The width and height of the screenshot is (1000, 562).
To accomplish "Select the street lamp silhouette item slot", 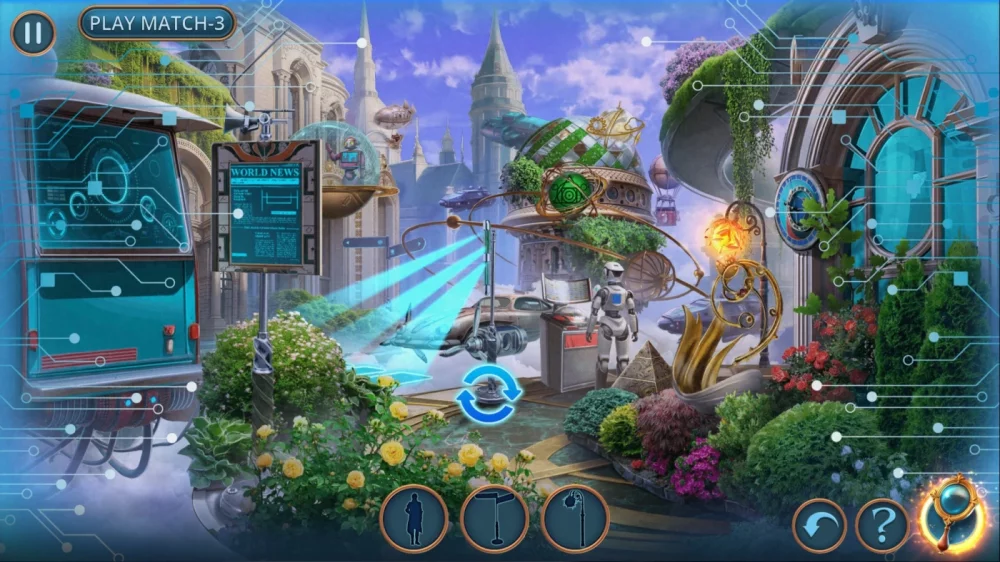I will (x=575, y=519).
